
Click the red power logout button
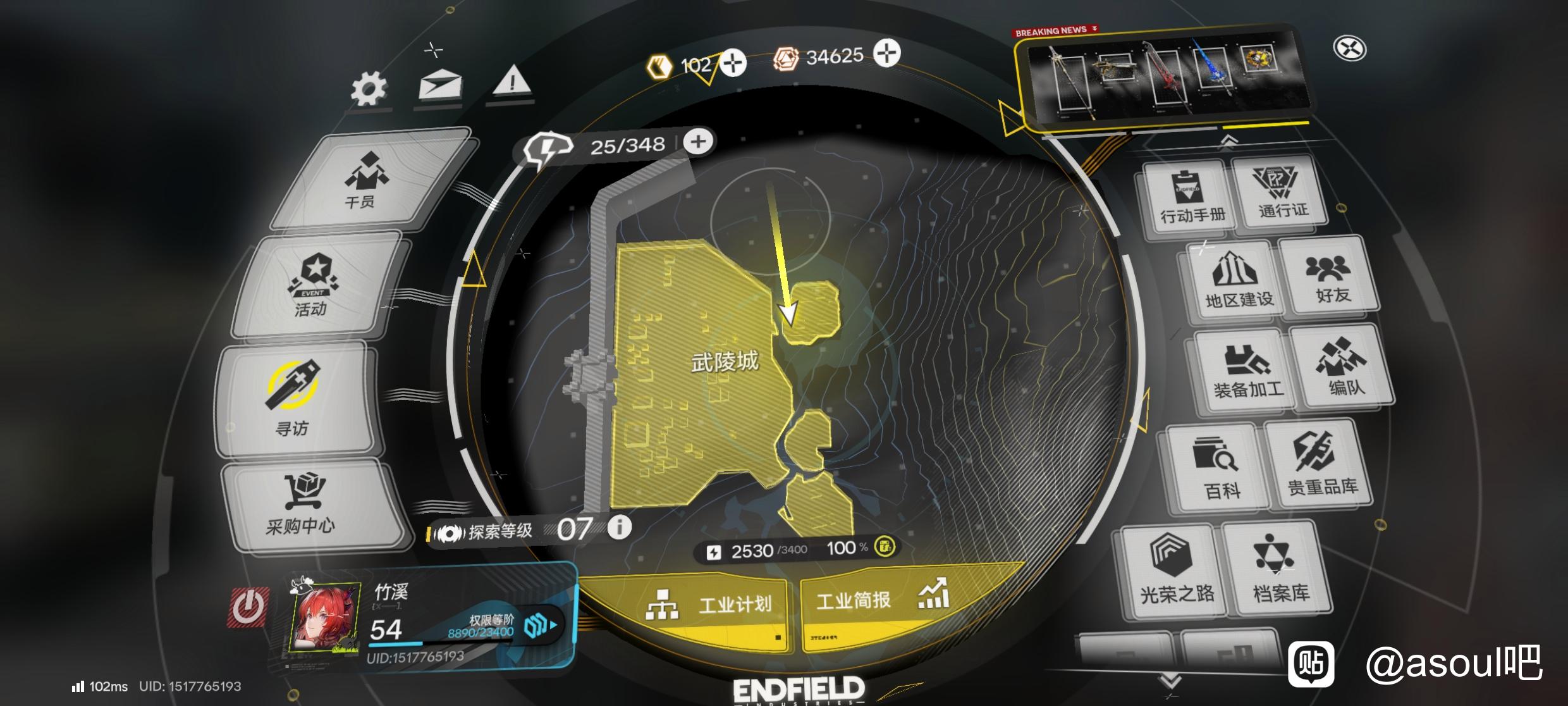[248, 608]
